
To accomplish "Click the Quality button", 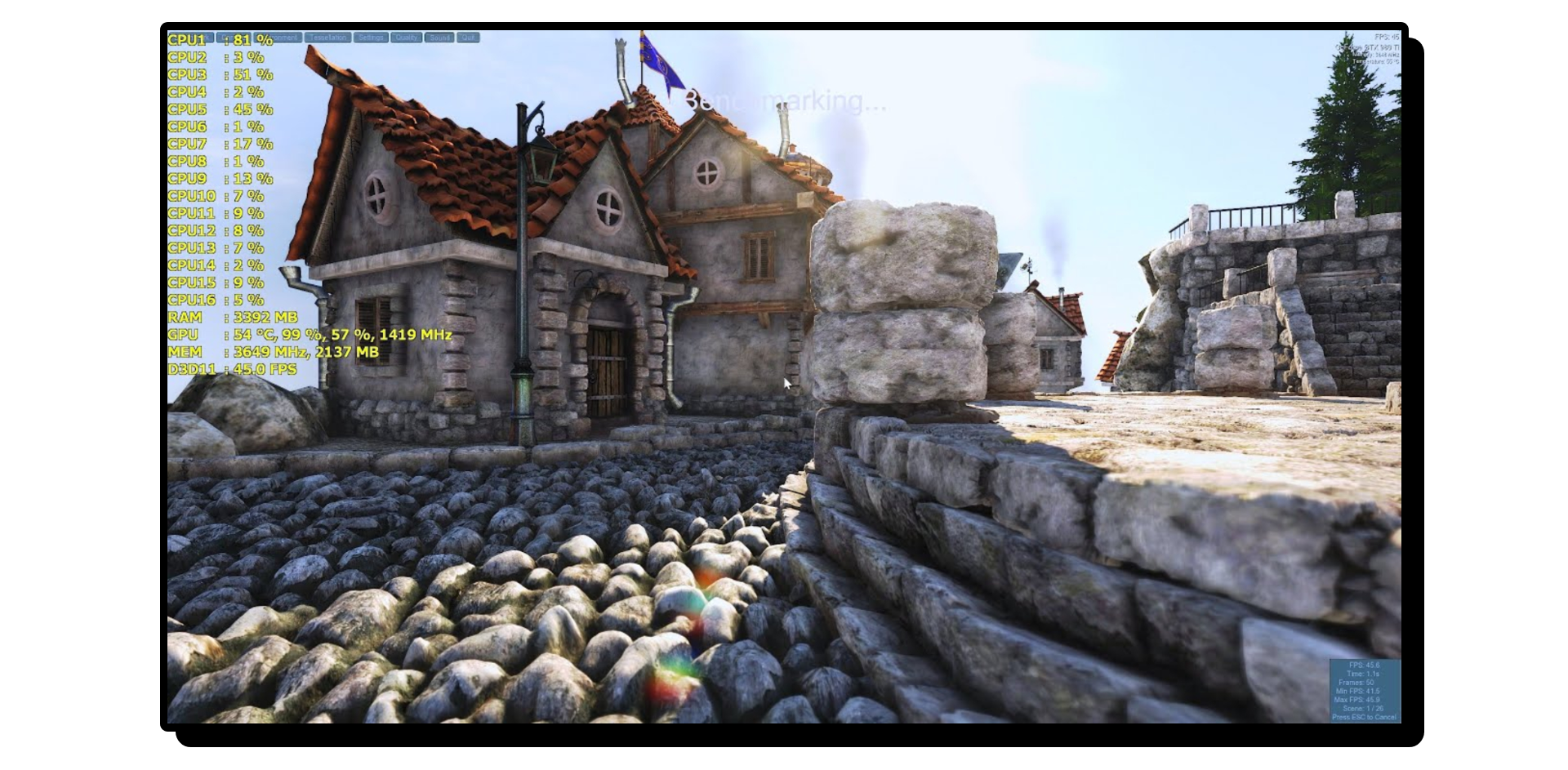I will click(406, 38).
